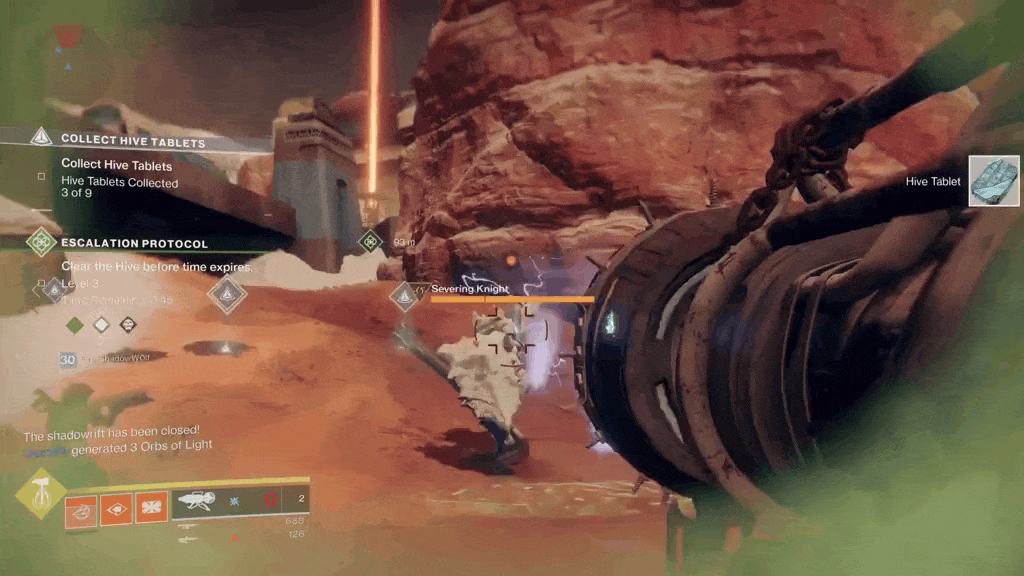This screenshot has width=1024, height=576.
Task: Click the Hive Tablet item thumbnail
Action: pos(993,181)
